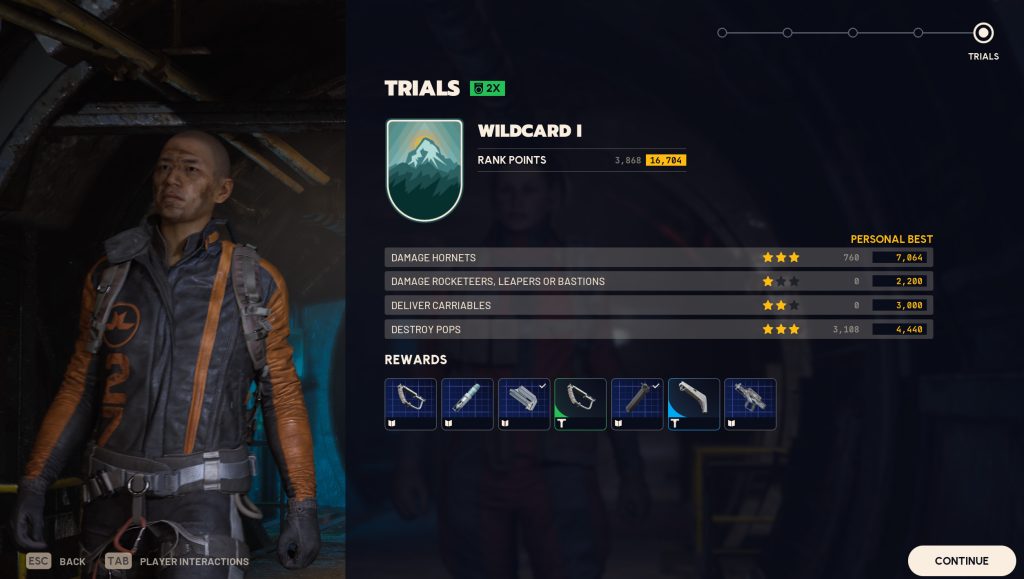The height and width of the screenshot is (579, 1024).
Task: Choose the blue-cornered white stock reward
Action: [694, 404]
